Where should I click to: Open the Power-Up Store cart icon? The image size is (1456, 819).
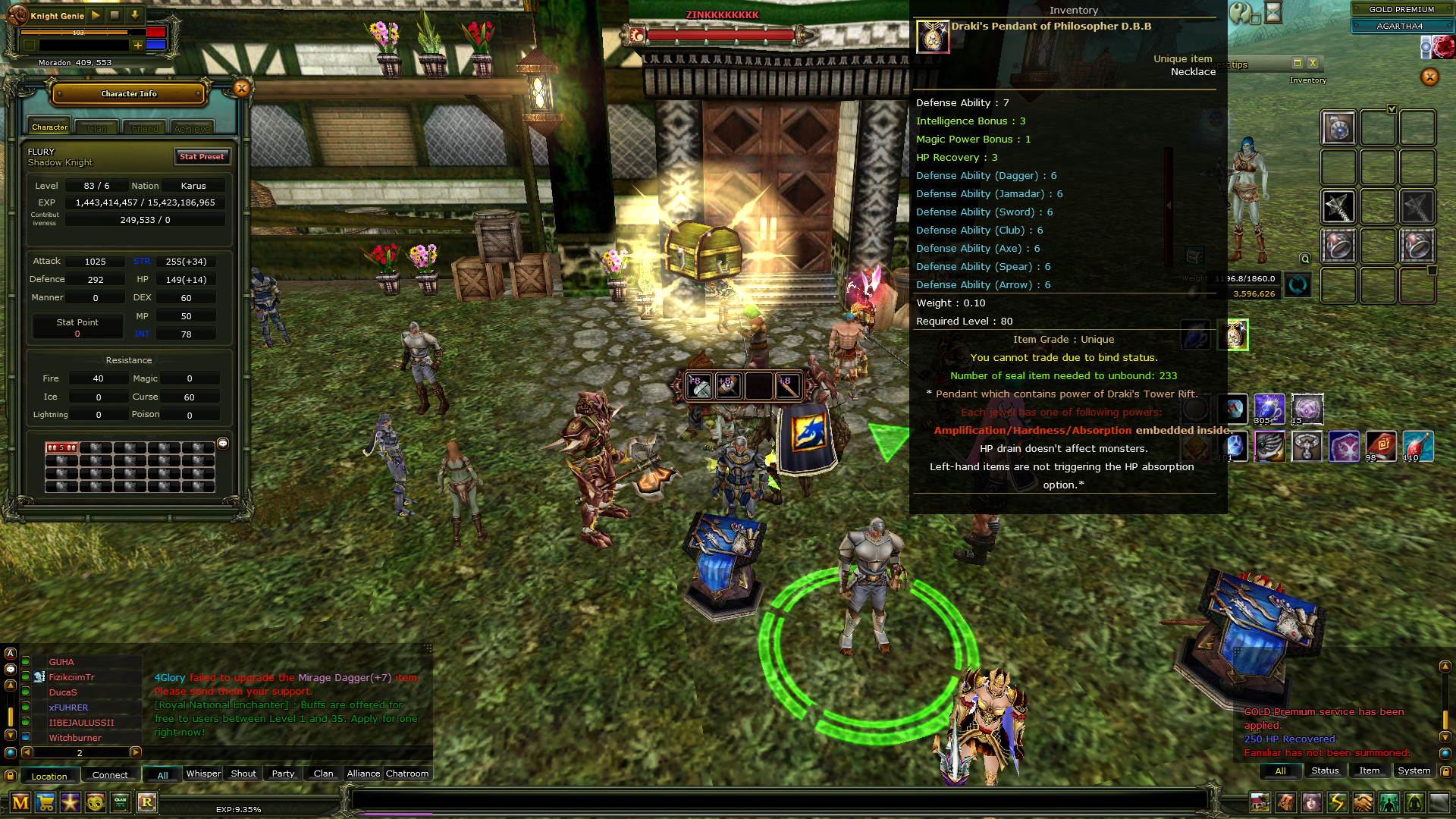click(x=45, y=802)
